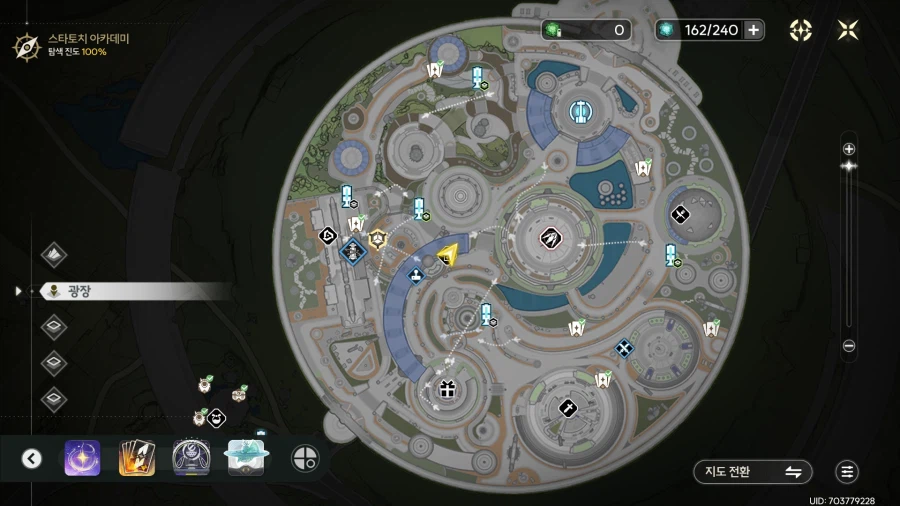Select the hammer marker on the map

[567, 407]
